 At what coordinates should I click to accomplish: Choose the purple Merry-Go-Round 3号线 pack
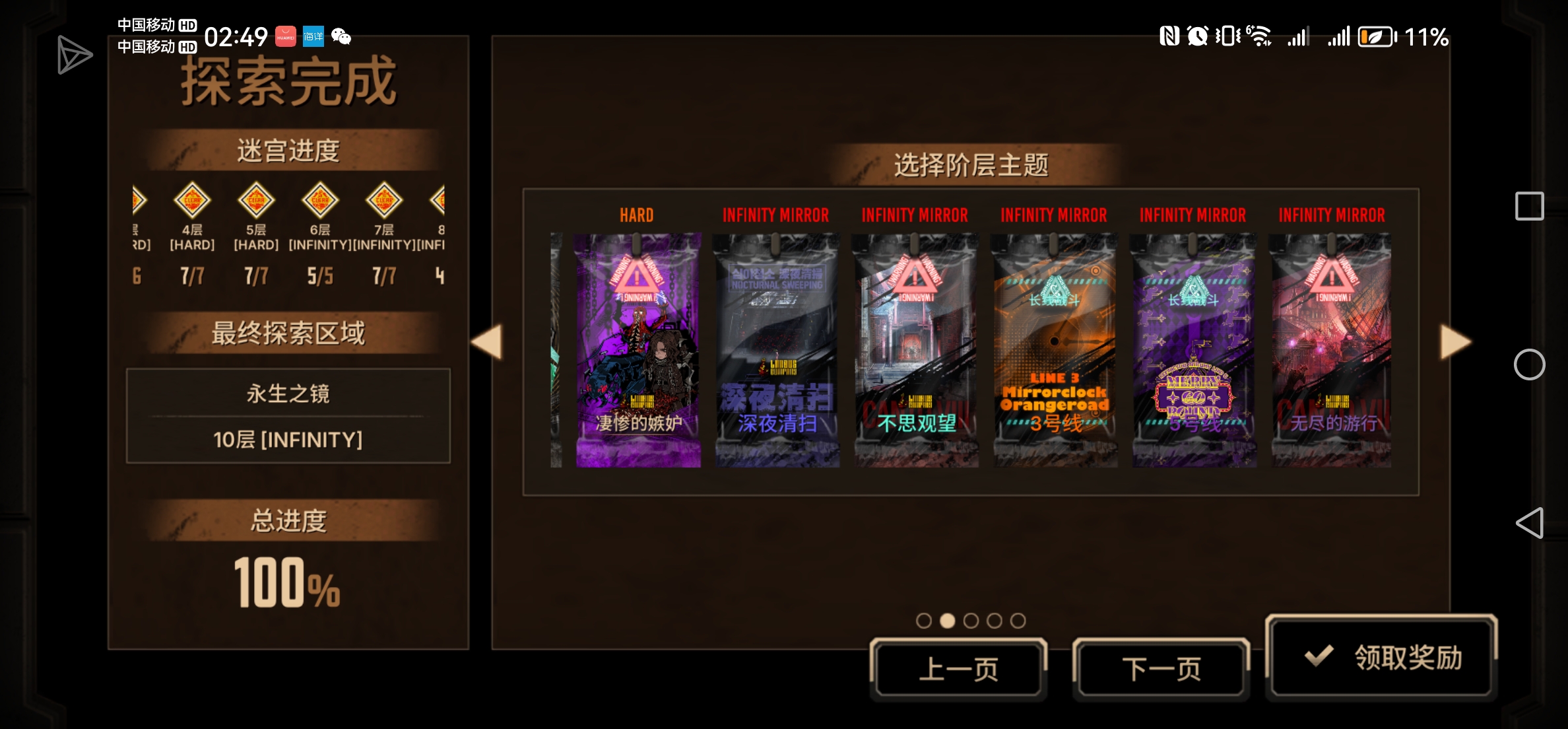(x=1194, y=350)
